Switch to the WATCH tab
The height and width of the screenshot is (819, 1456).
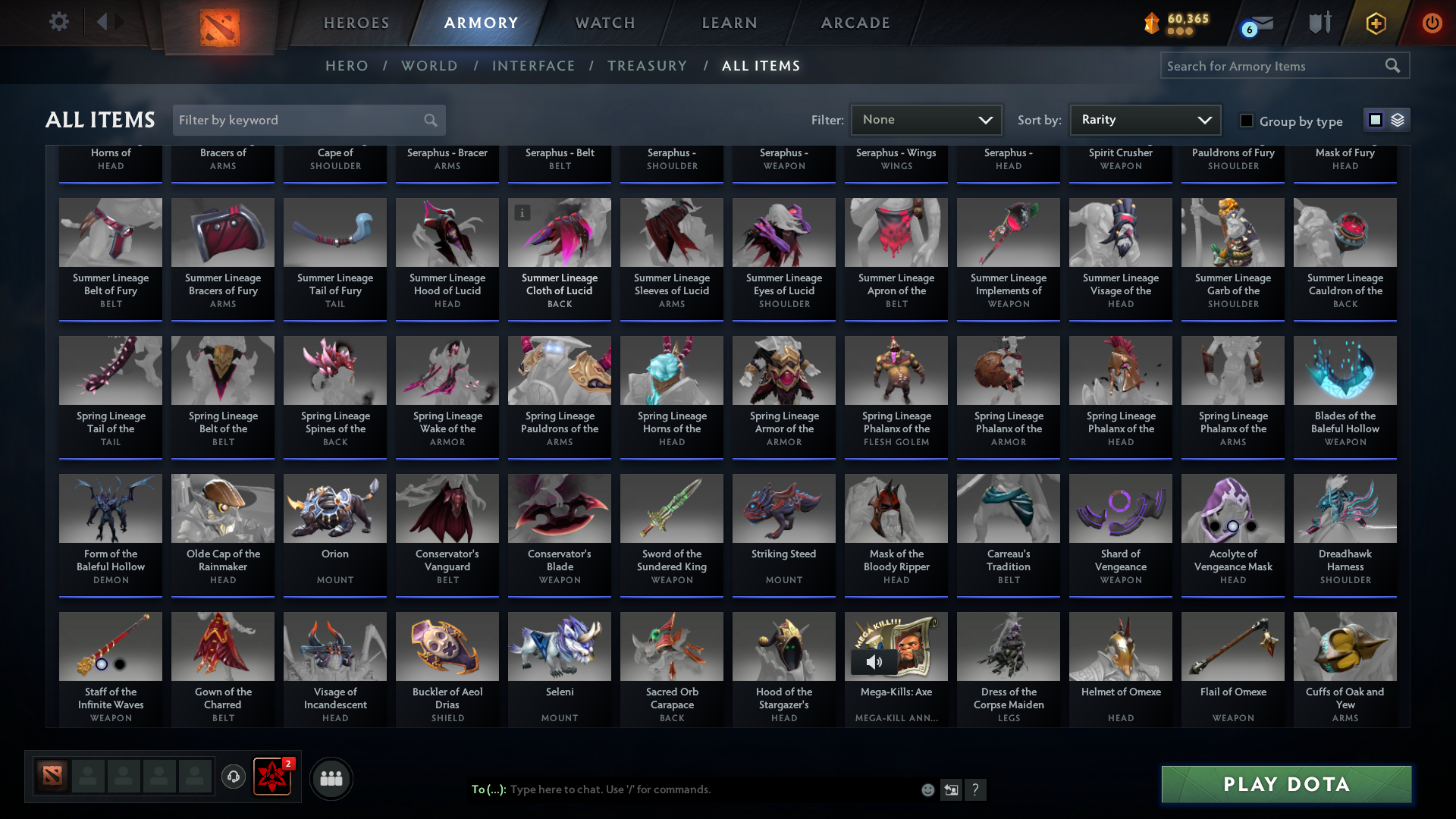604,23
